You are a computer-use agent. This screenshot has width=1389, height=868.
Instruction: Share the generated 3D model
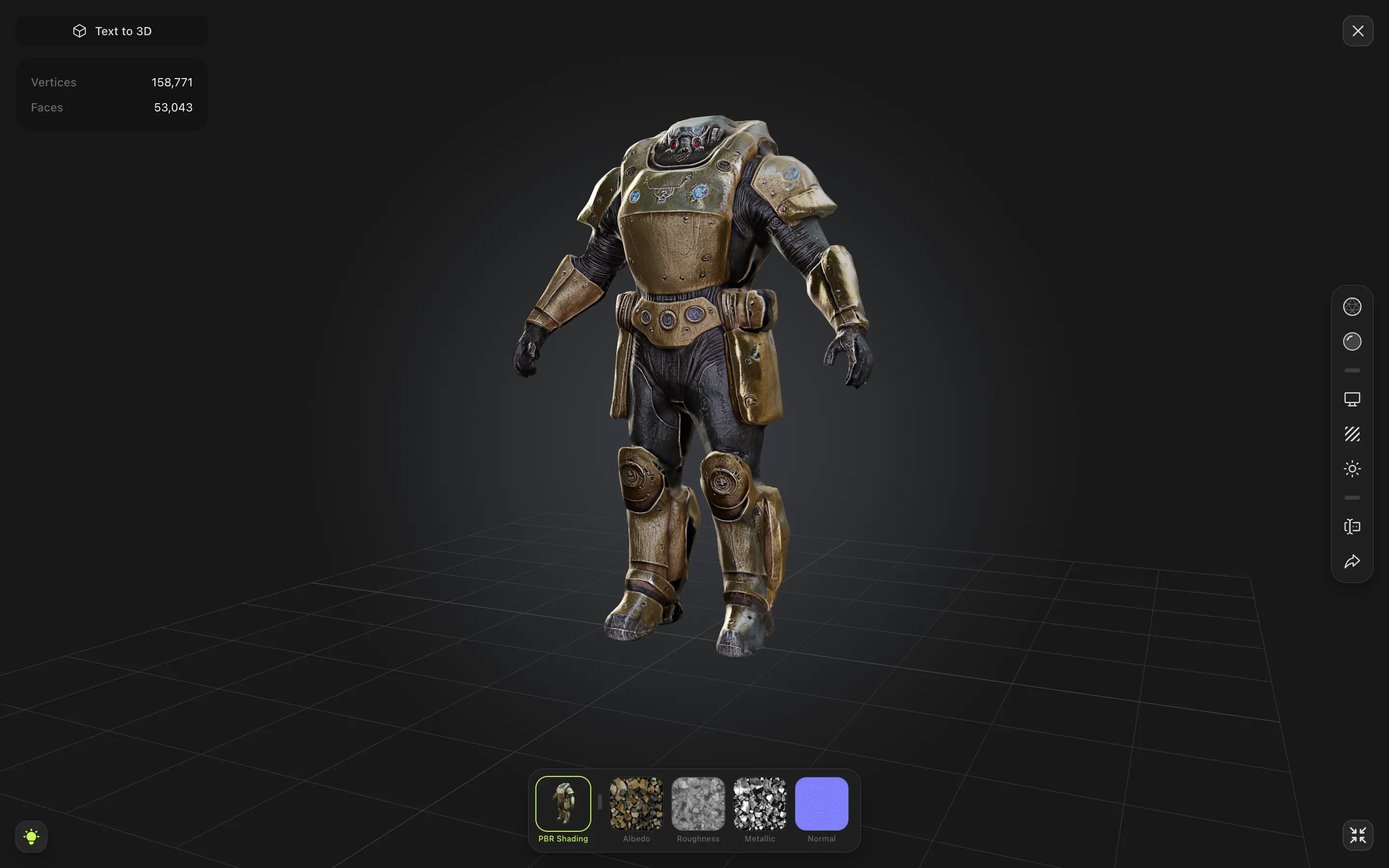[x=1352, y=561]
